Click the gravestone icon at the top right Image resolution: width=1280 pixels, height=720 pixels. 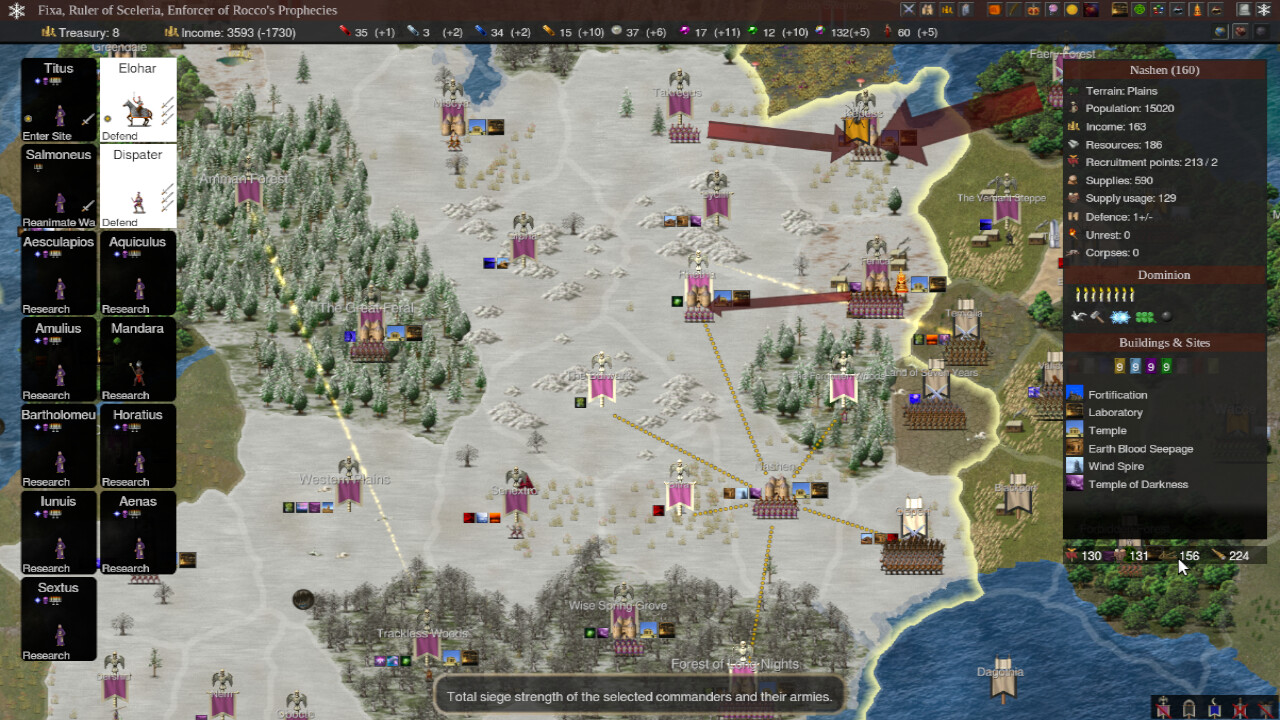coord(1244,10)
